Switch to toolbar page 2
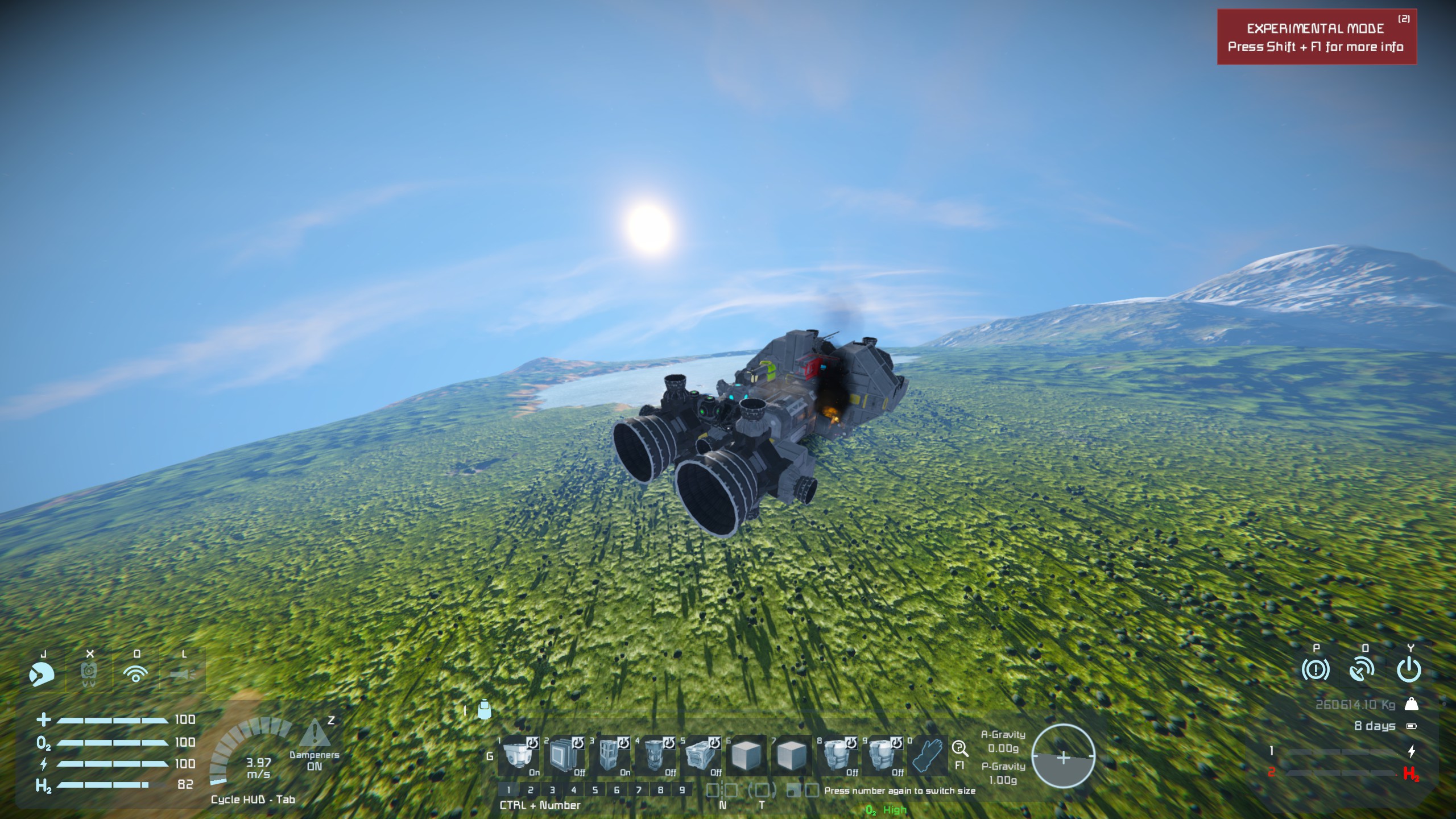 tap(530, 790)
